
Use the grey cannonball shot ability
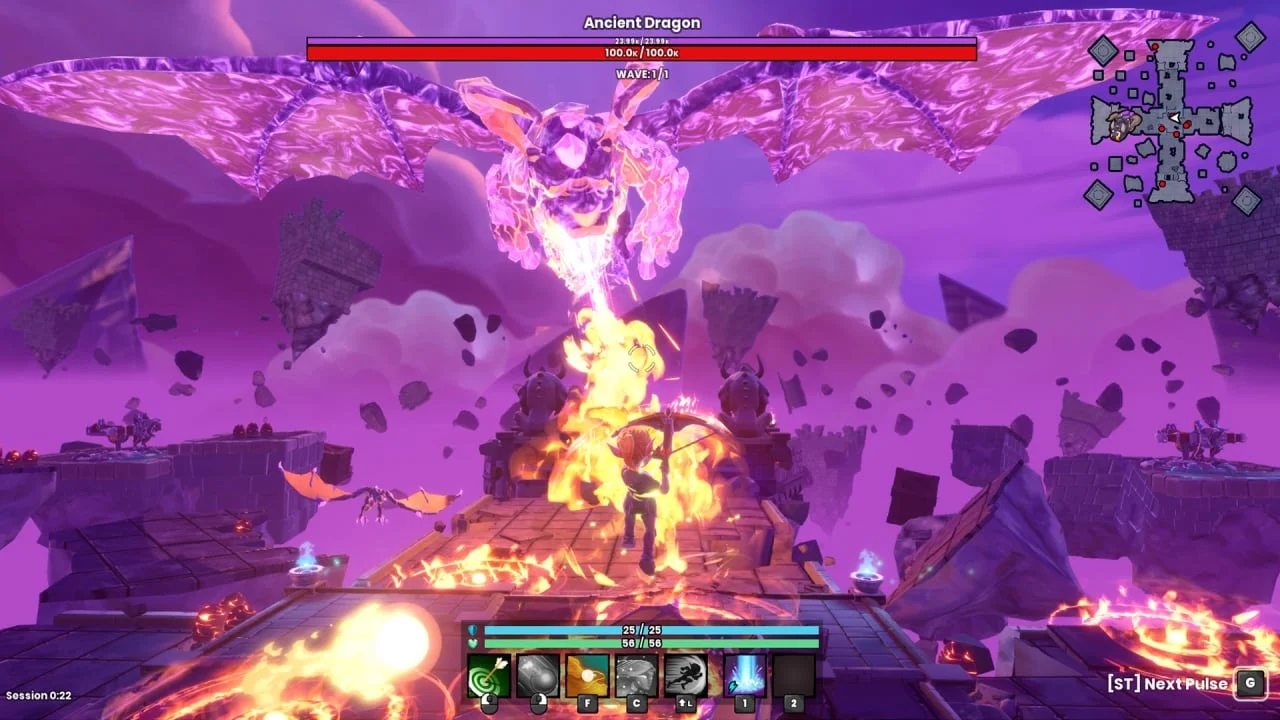[538, 676]
